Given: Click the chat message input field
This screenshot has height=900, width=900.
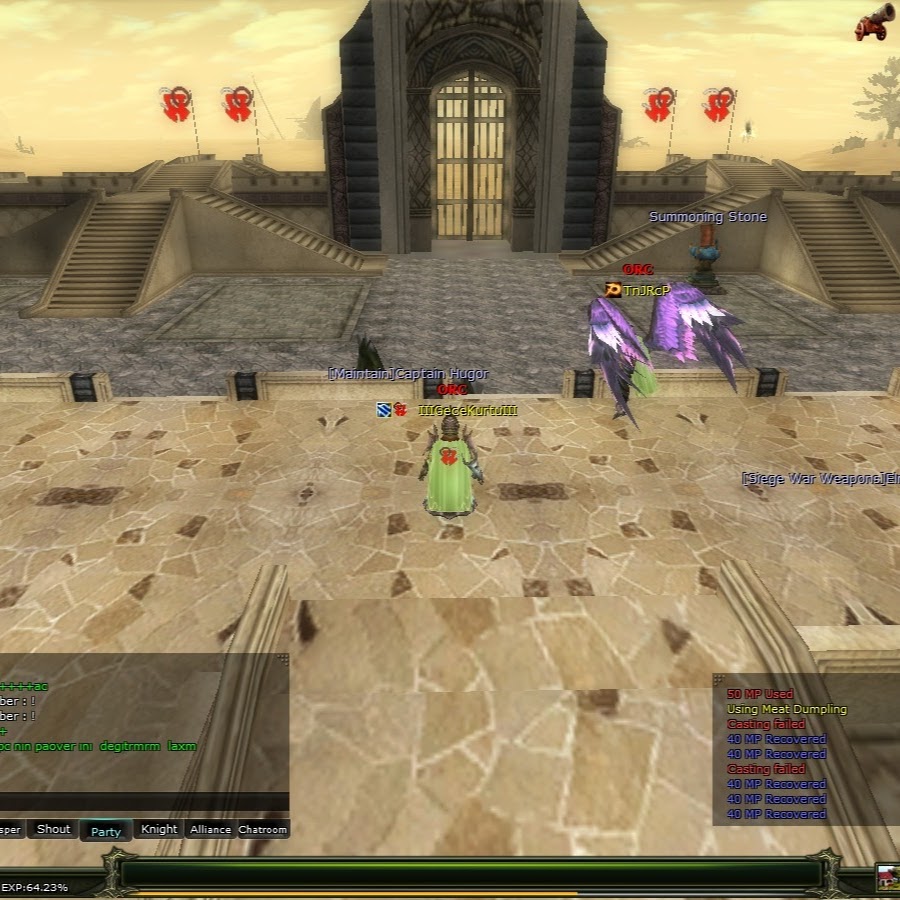Looking at the screenshot, I should pos(140,801).
